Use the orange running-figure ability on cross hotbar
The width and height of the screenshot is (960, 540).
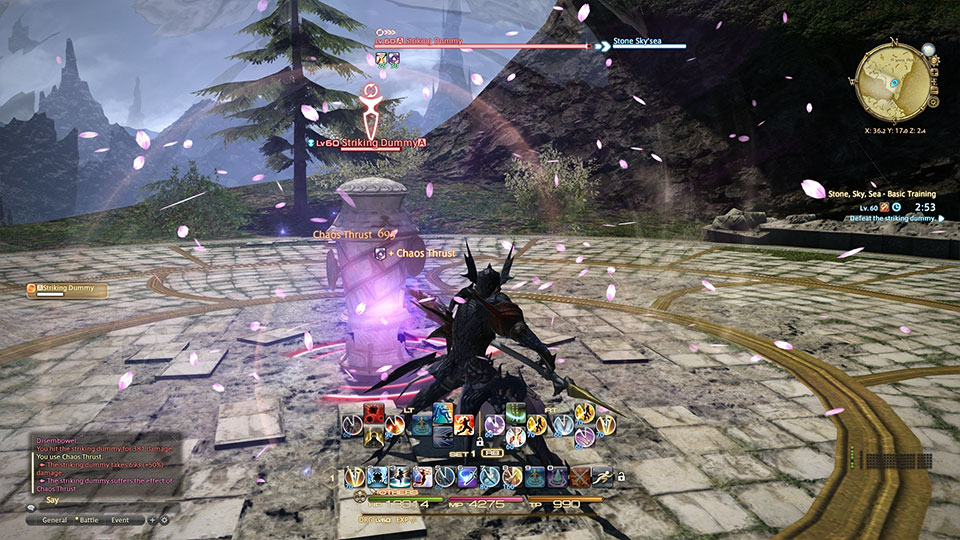464,425
